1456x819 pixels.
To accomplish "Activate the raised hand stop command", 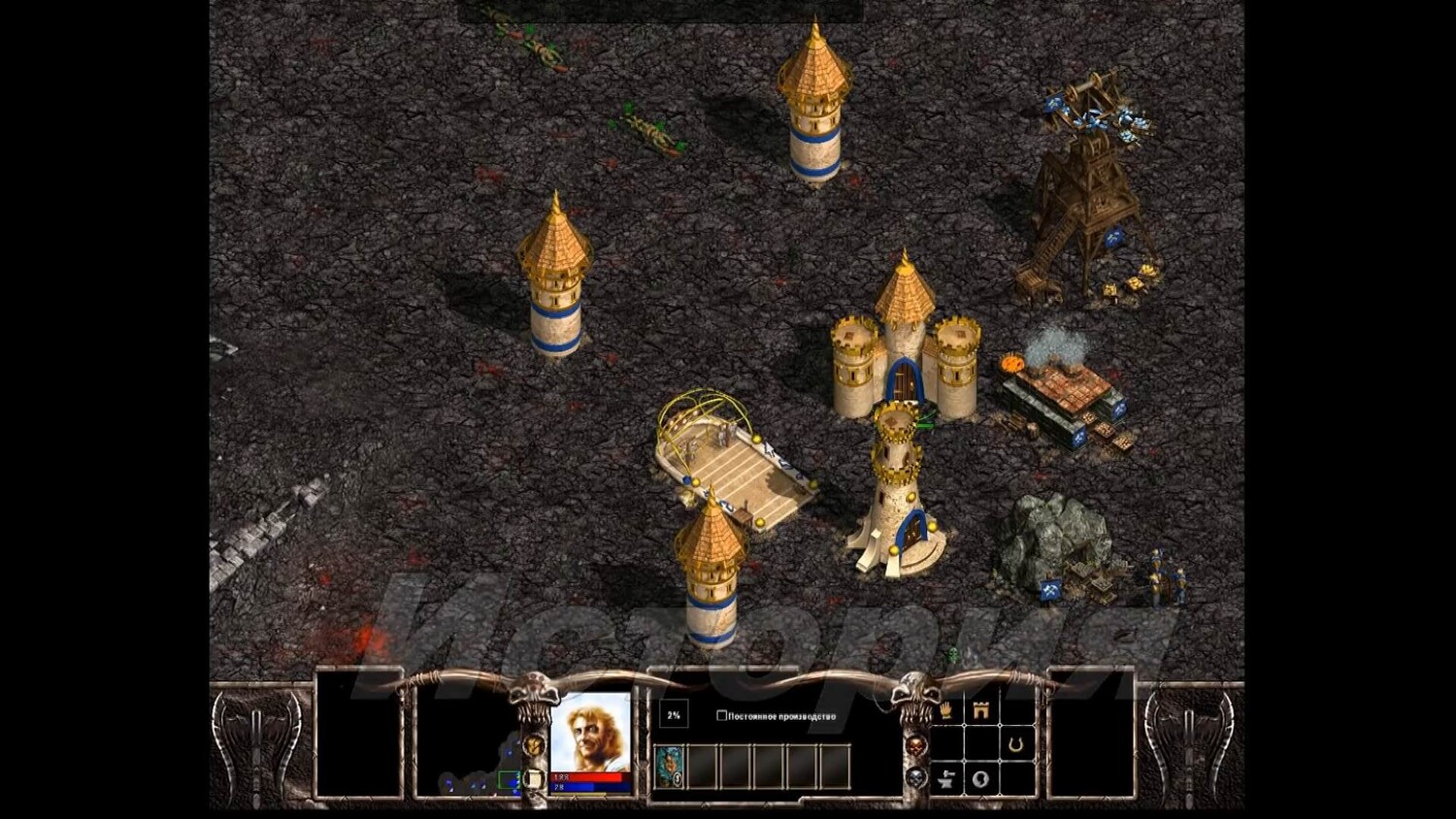I will (945, 710).
